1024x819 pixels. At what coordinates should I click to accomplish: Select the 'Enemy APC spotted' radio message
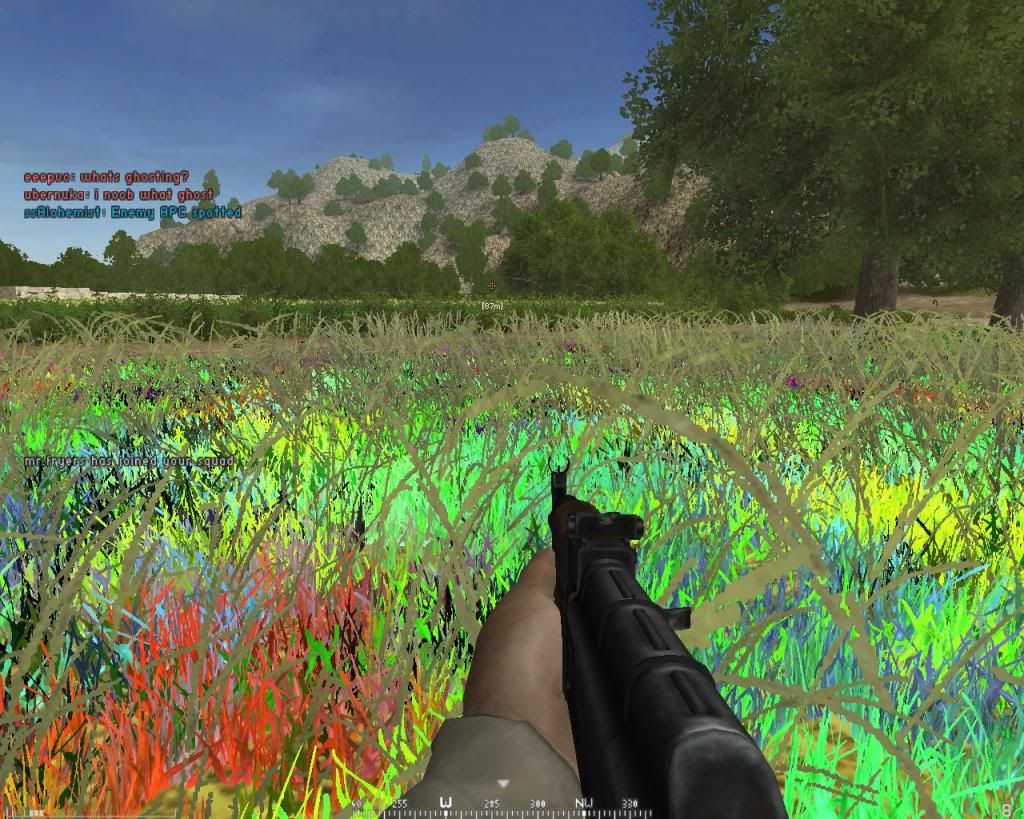[132, 212]
